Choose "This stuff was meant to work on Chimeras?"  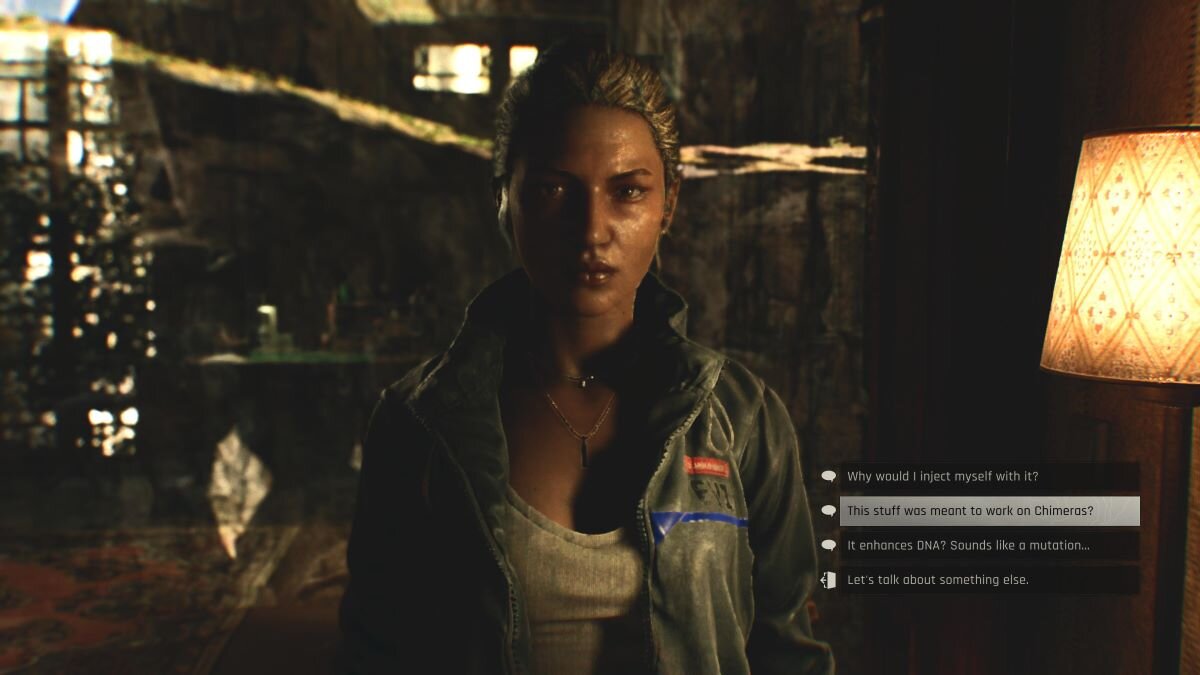tap(970, 511)
